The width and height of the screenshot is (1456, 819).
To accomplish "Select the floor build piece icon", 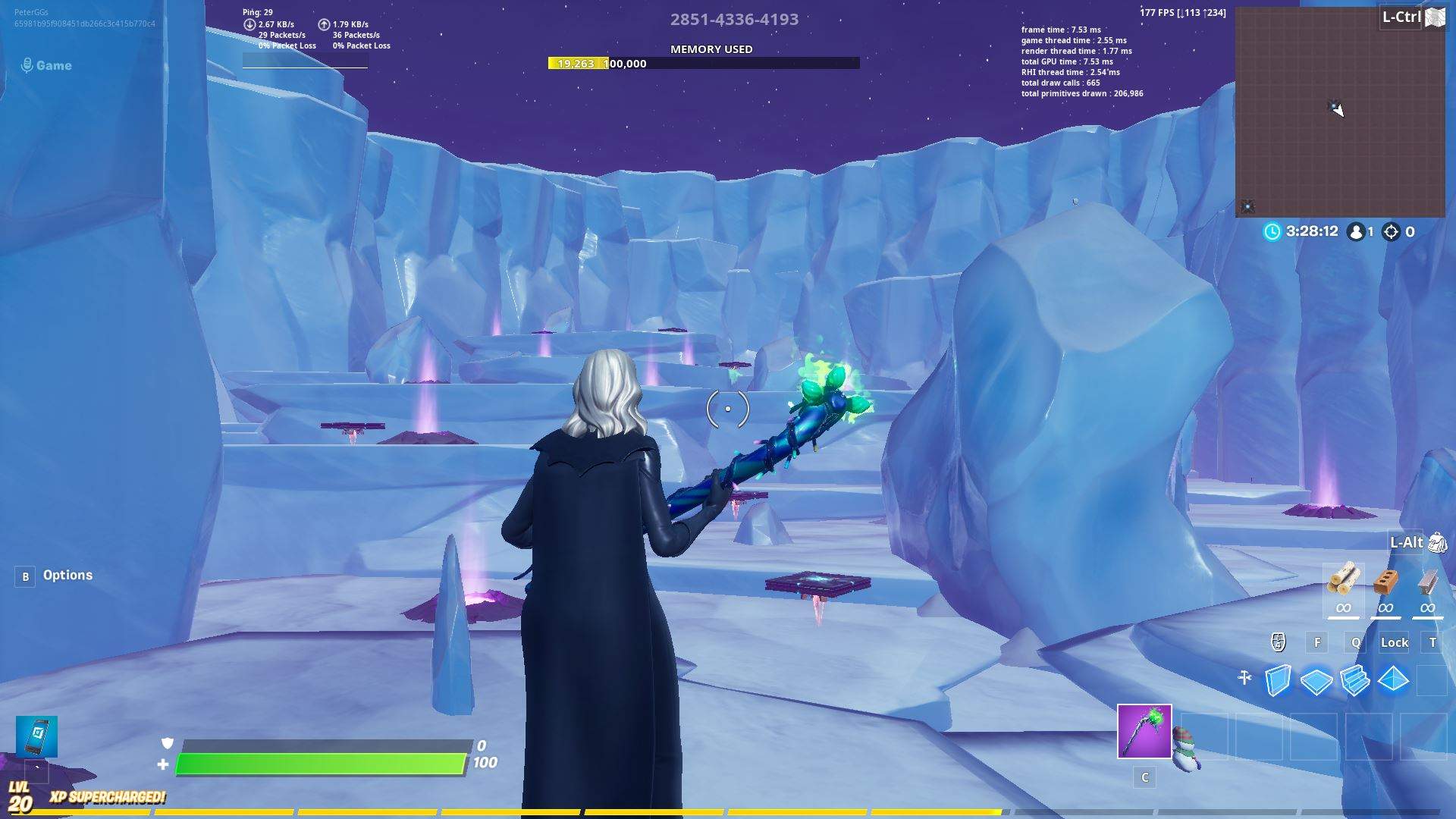I will click(1318, 680).
